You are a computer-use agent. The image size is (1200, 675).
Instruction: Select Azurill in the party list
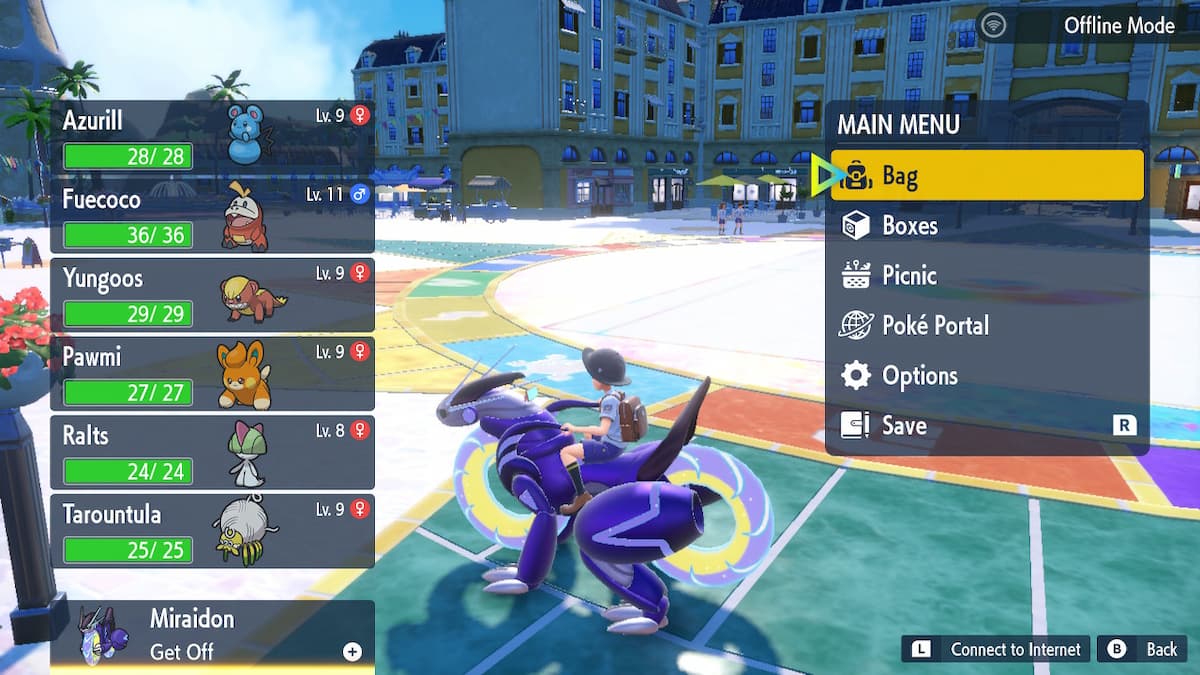212,136
